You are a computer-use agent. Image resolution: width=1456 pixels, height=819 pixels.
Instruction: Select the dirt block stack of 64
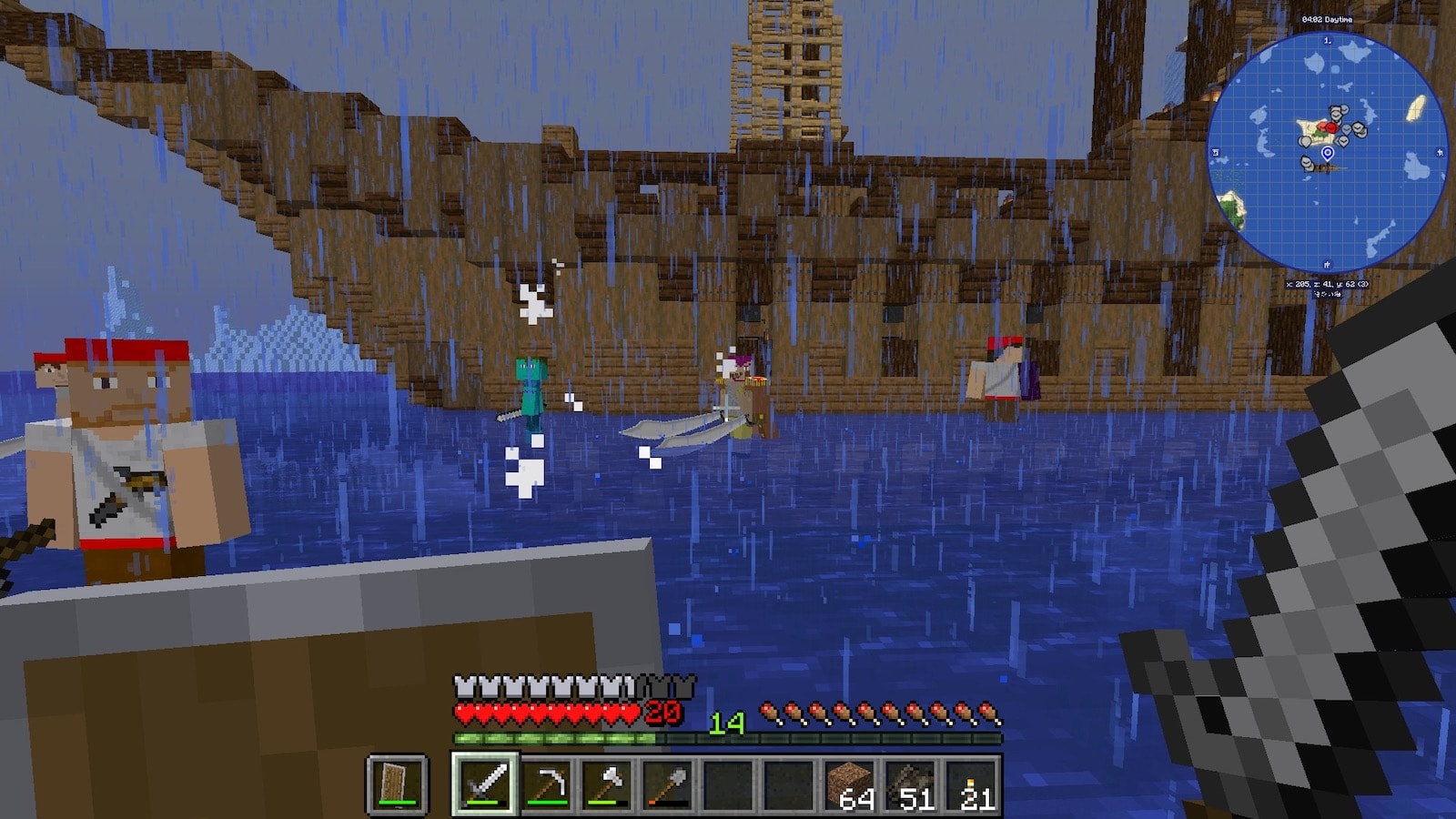click(x=851, y=784)
